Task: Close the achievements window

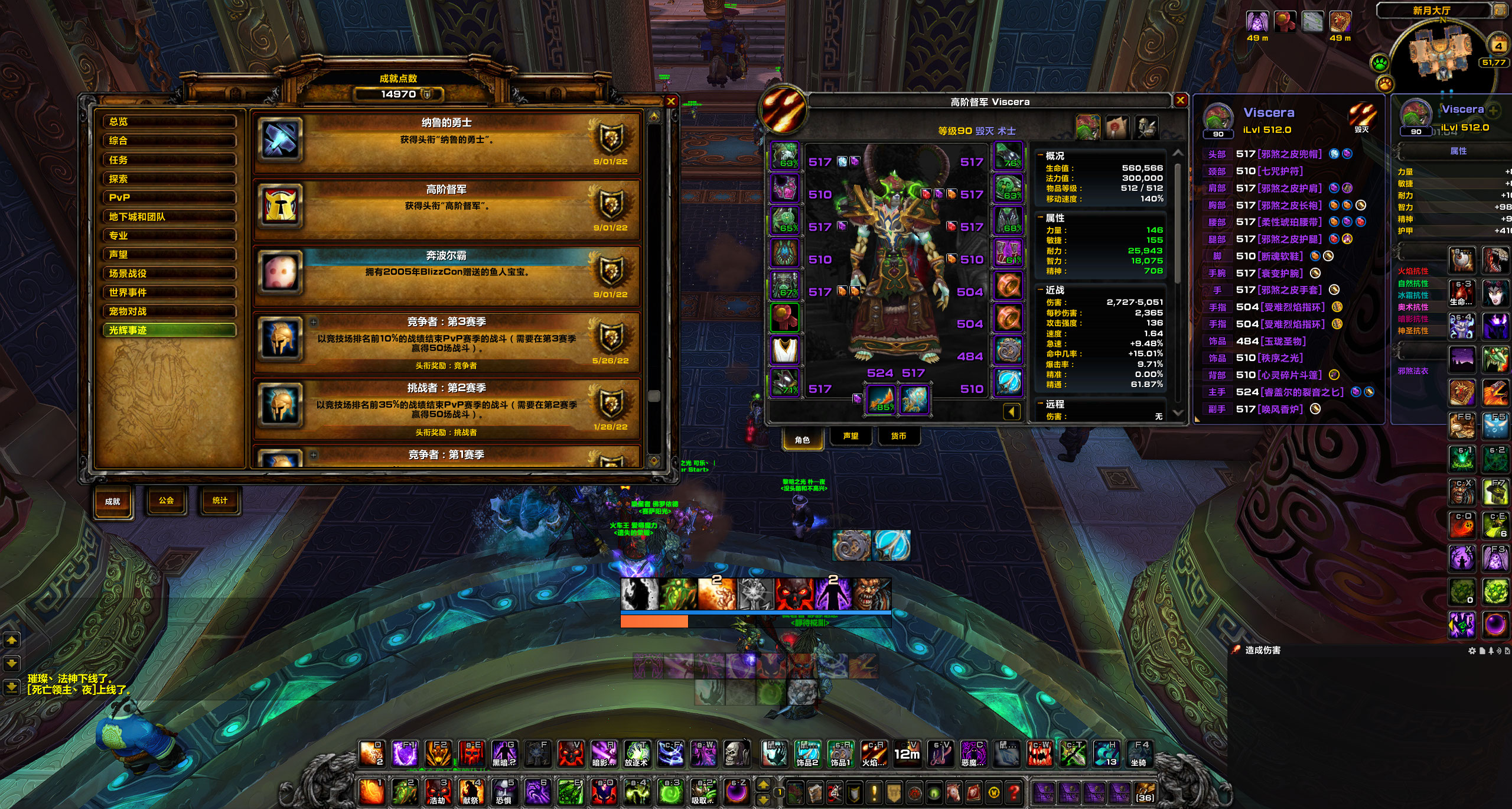Action: (671, 102)
